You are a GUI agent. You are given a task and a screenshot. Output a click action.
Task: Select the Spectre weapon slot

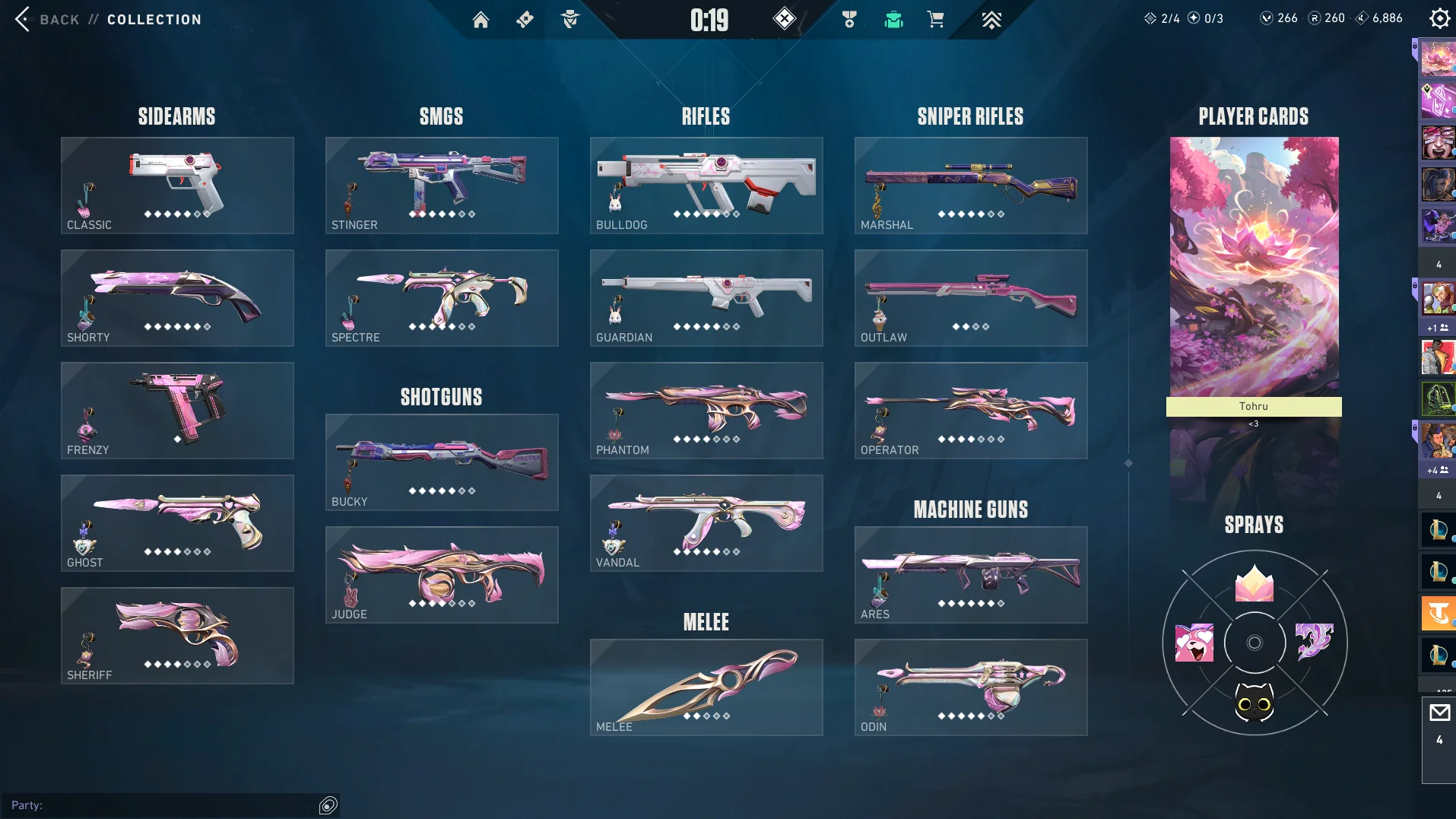[442, 298]
